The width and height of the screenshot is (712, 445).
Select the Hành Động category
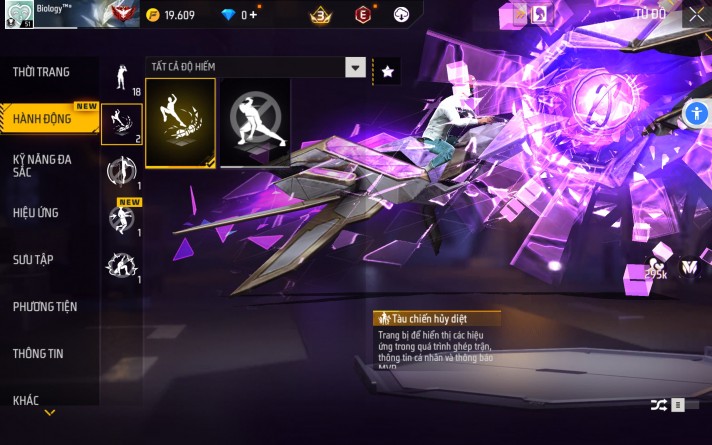[x=42, y=119]
